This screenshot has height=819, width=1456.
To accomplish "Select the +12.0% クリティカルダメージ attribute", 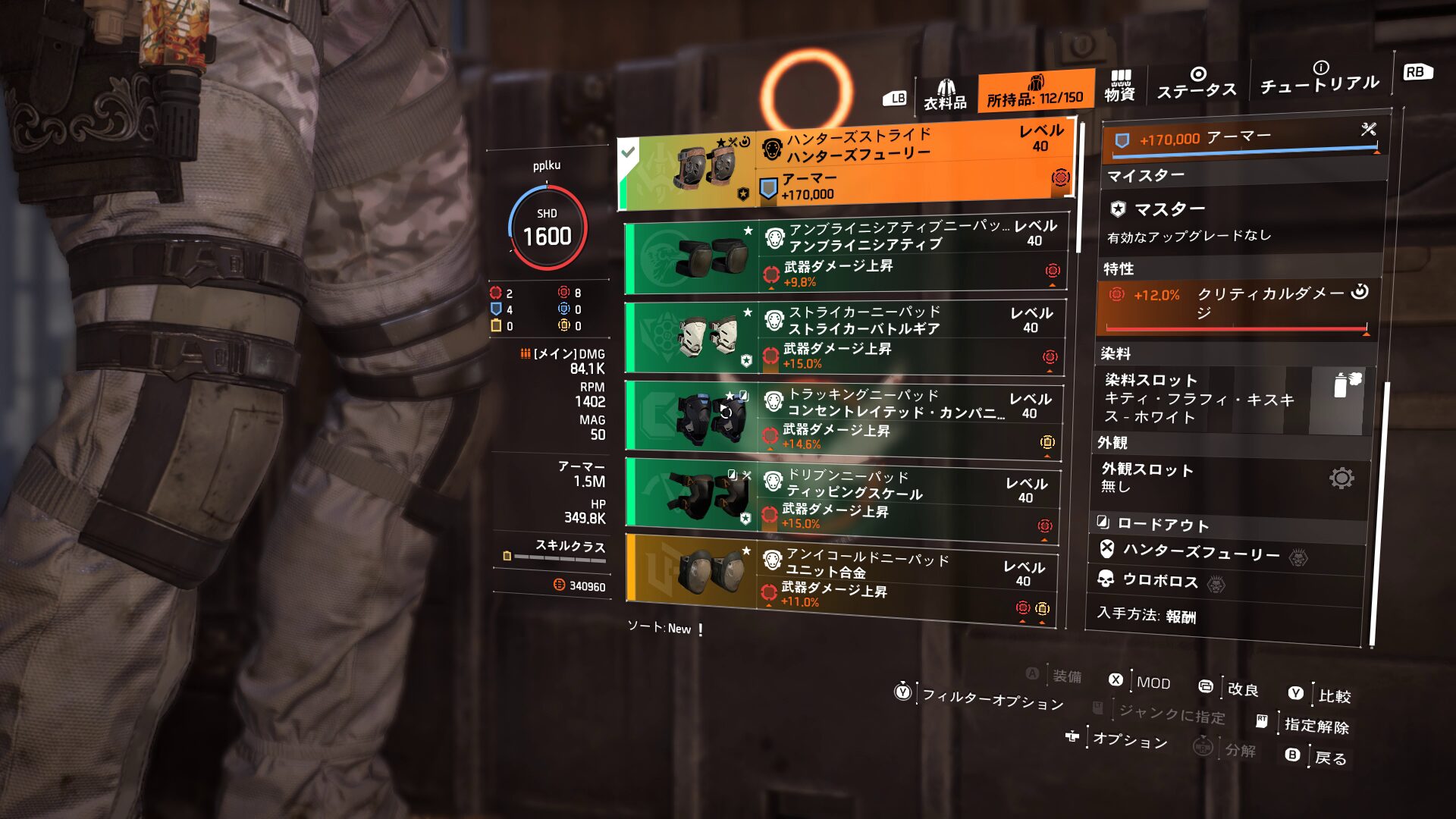I will click(x=1236, y=303).
